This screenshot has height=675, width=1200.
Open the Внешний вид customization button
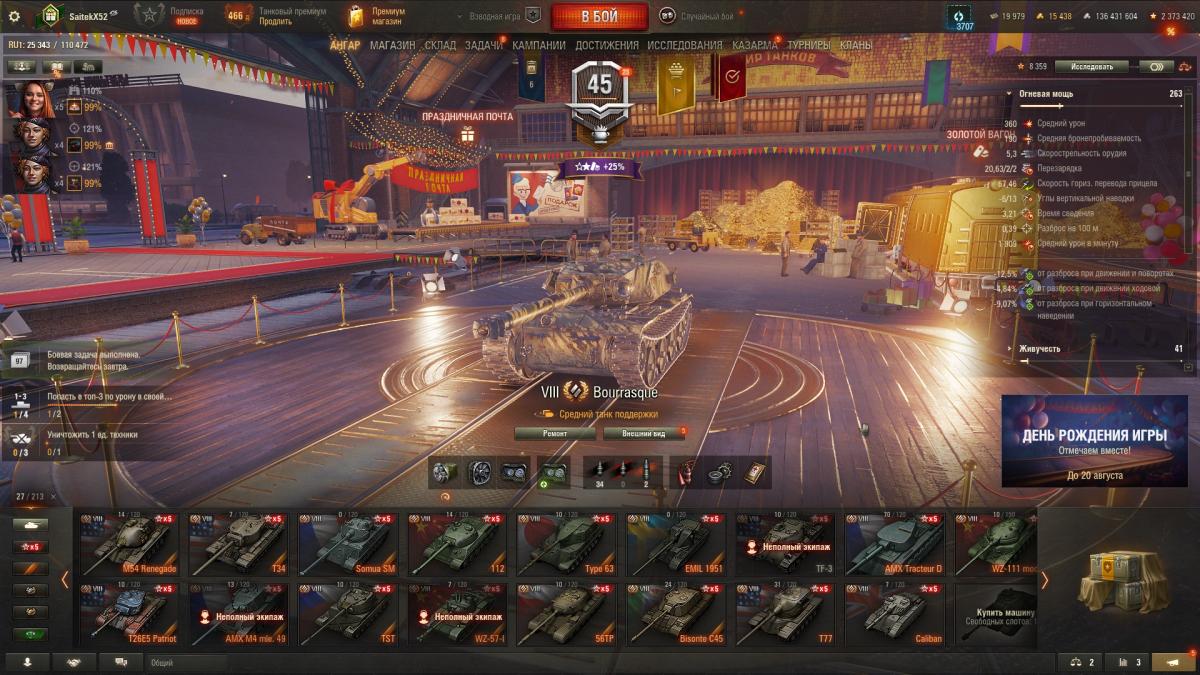click(643, 433)
